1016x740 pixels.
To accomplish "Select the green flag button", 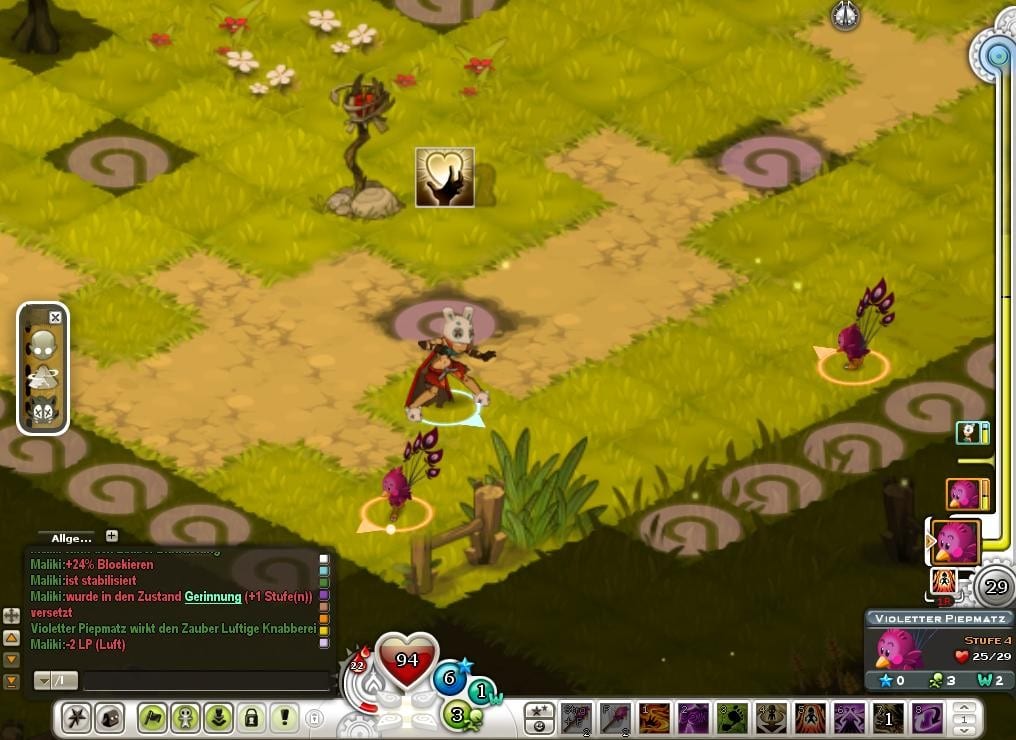I will click(152, 717).
